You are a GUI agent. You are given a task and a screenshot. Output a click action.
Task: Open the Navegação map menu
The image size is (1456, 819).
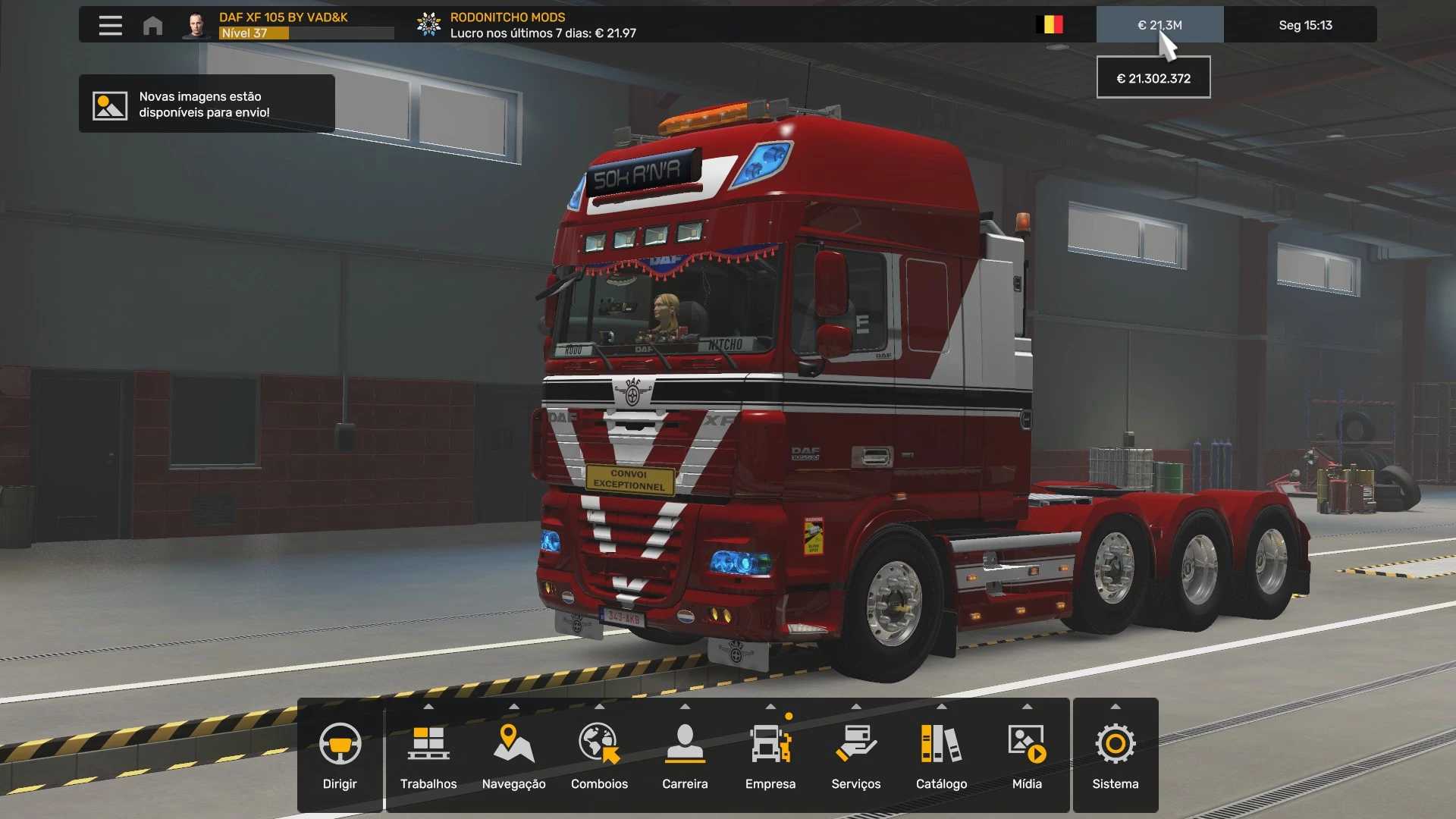[513, 755]
